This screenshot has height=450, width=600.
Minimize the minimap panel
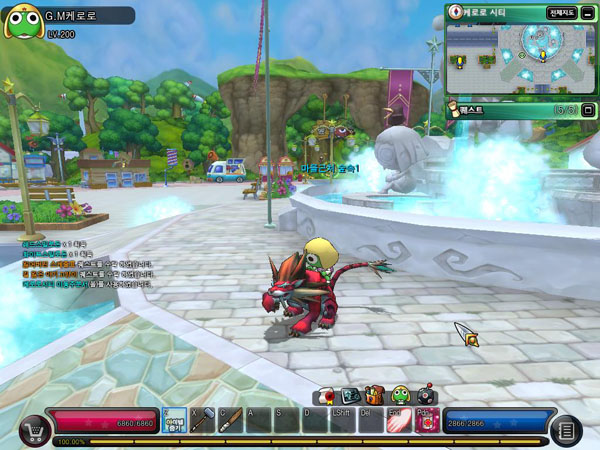[x=585, y=13]
